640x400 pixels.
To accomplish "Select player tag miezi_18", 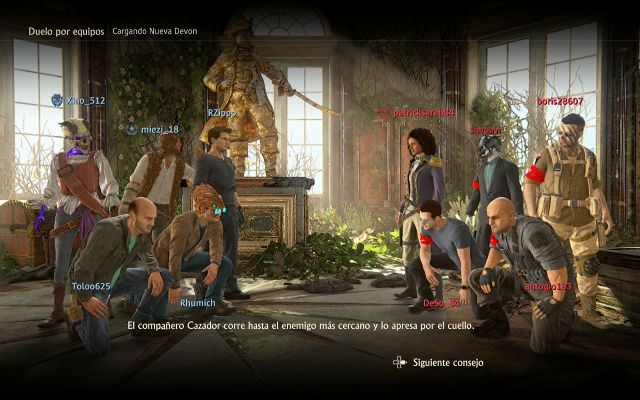I will [x=159, y=129].
